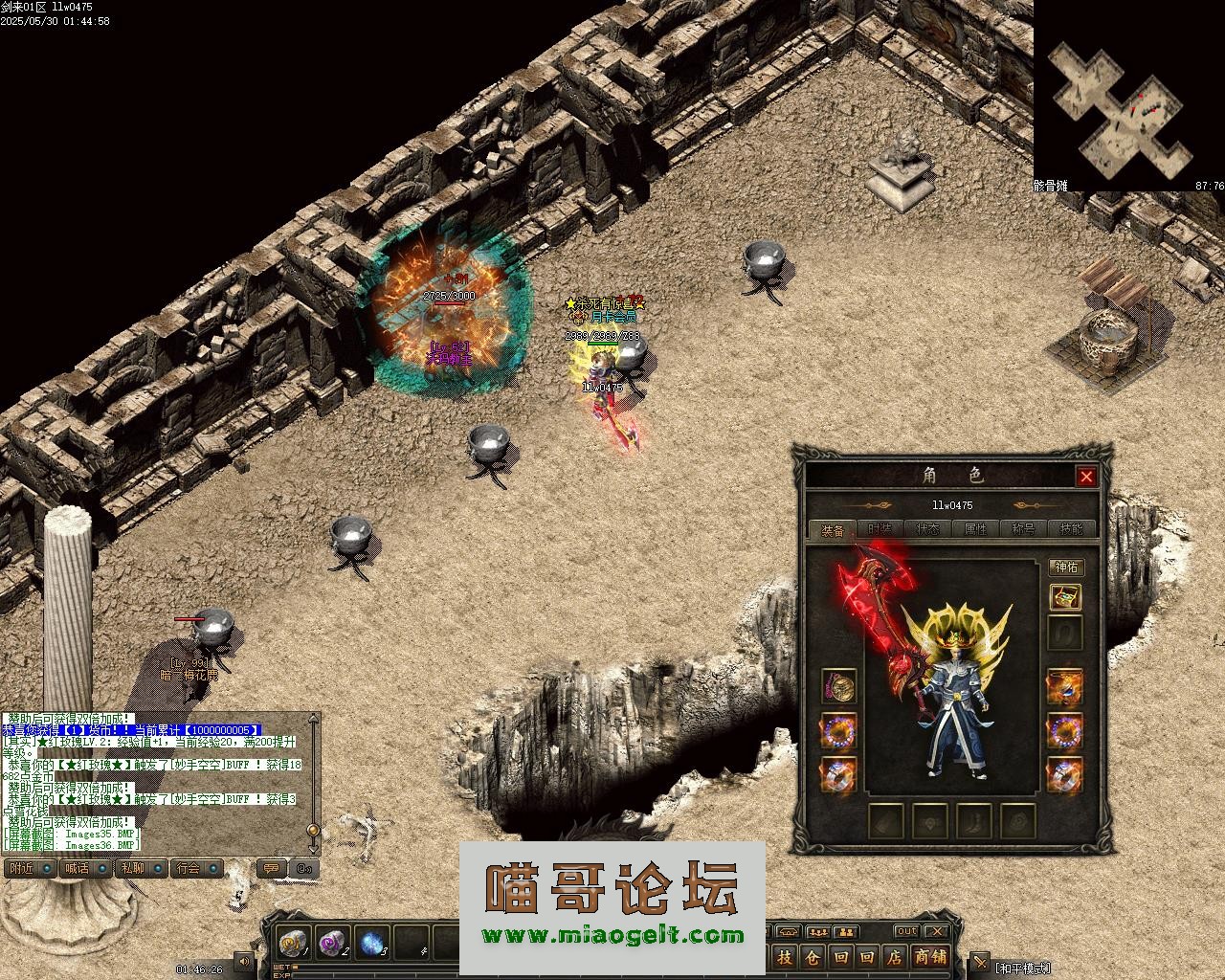Viewport: 1225px width, 980px height.
Task: Switch to the 技能 skills tab
Action: [1071, 529]
